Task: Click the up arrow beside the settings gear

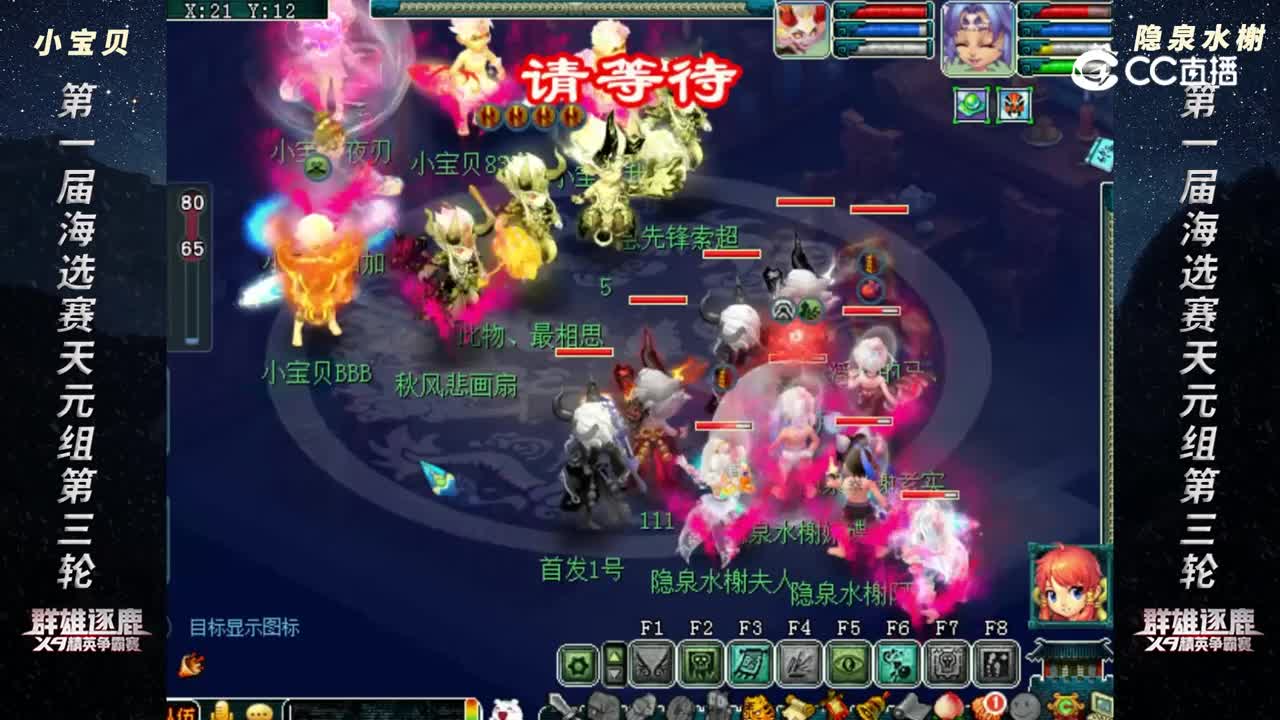Action: click(613, 655)
